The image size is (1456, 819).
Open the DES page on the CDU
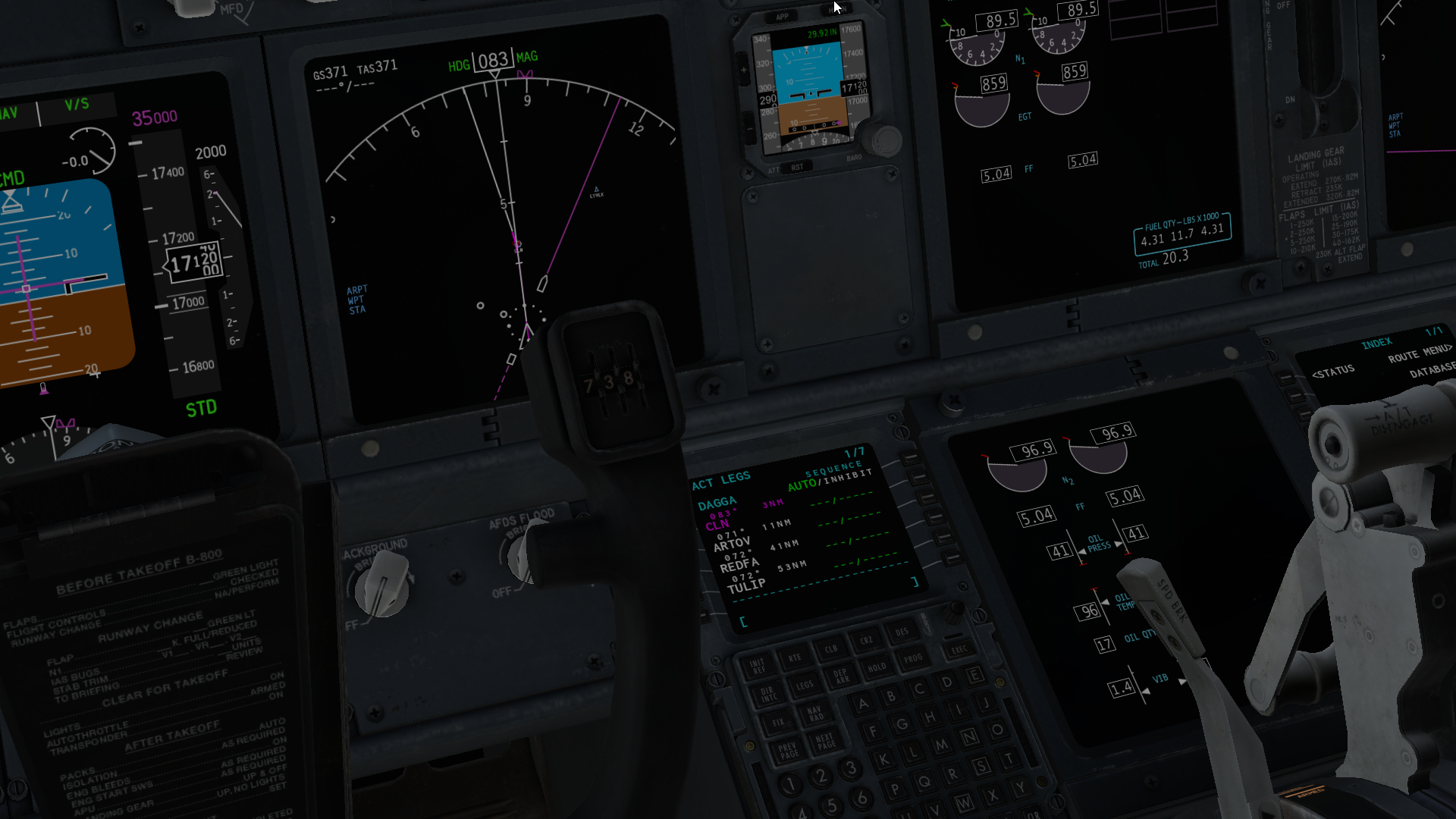[x=902, y=632]
